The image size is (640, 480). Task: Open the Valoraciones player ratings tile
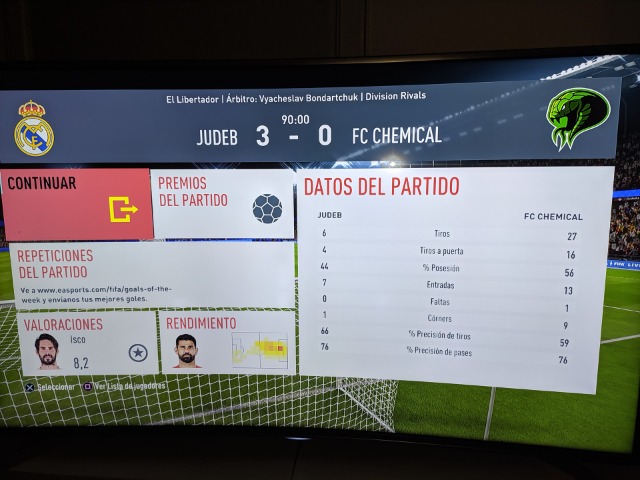coord(88,342)
